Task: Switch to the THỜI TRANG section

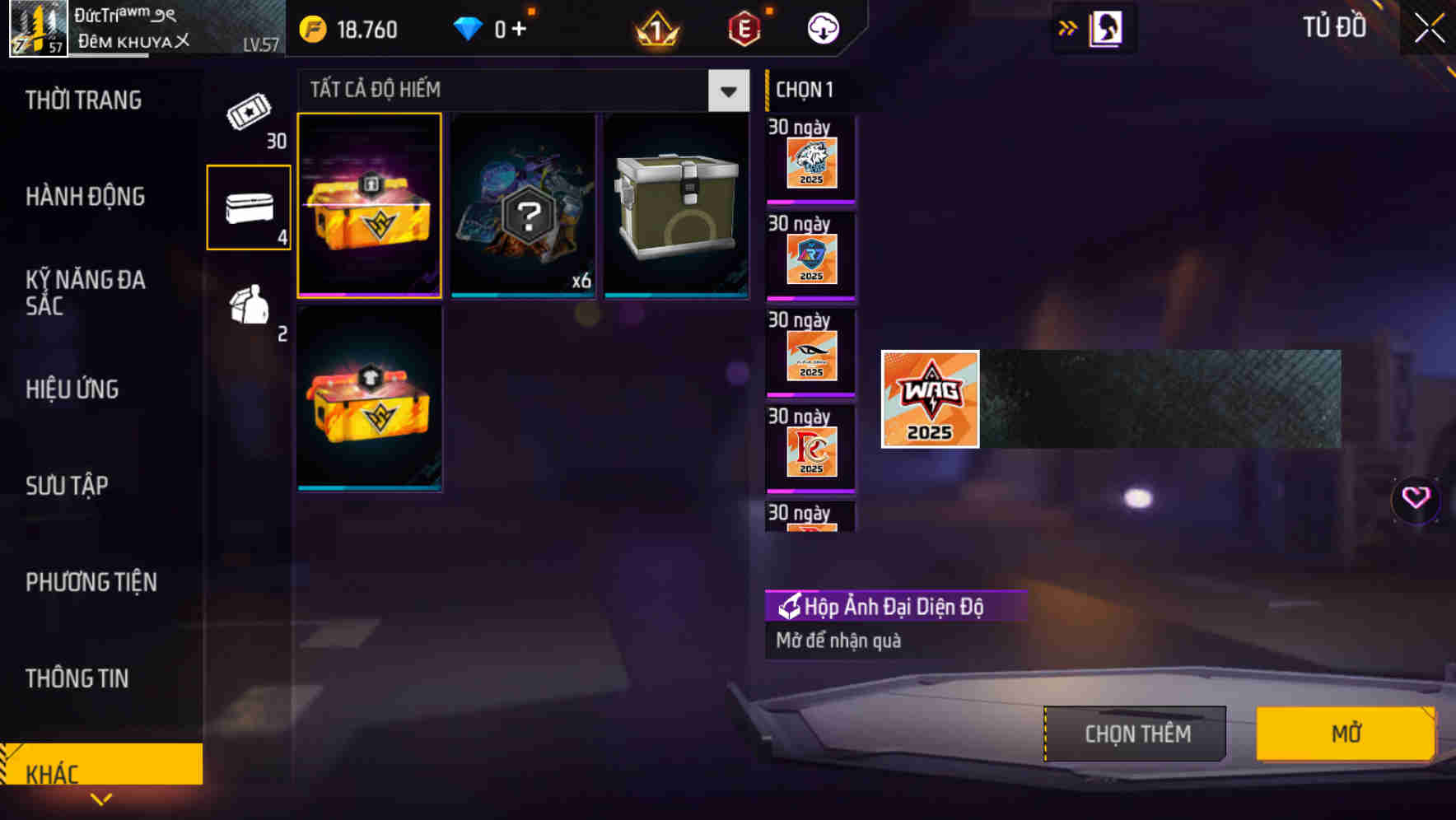Action: coord(85,100)
